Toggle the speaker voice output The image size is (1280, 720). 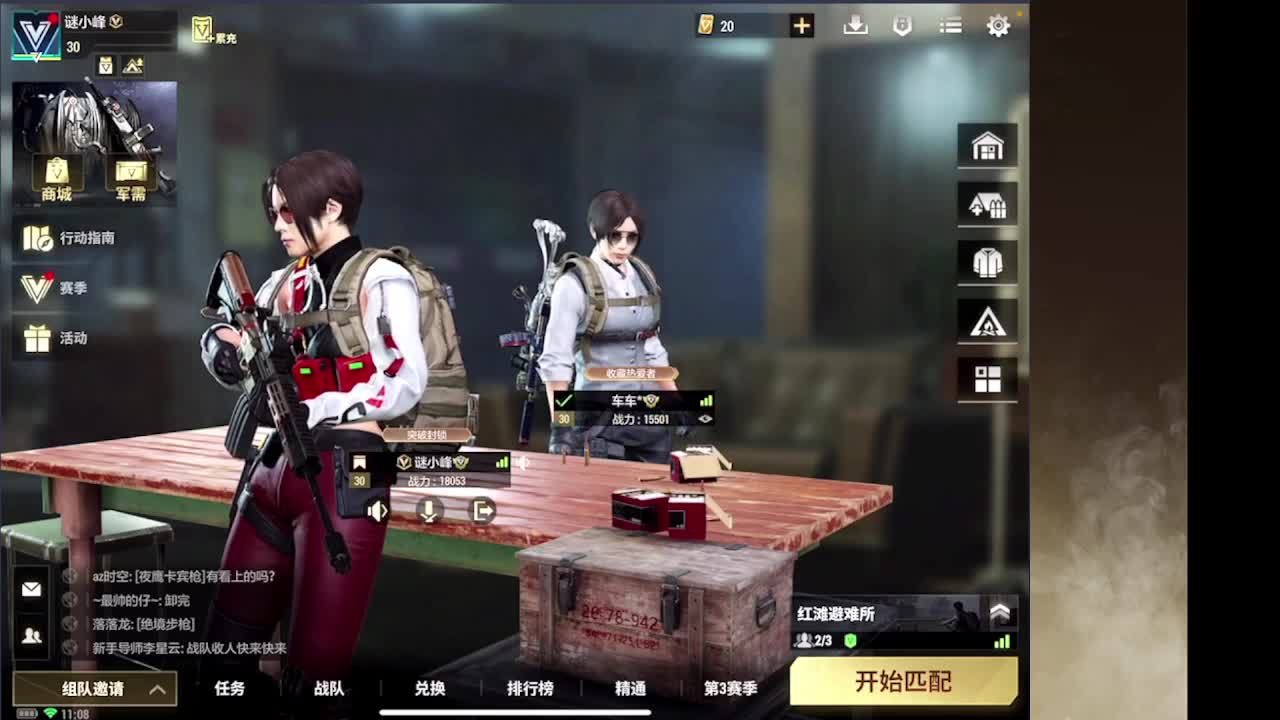(376, 512)
